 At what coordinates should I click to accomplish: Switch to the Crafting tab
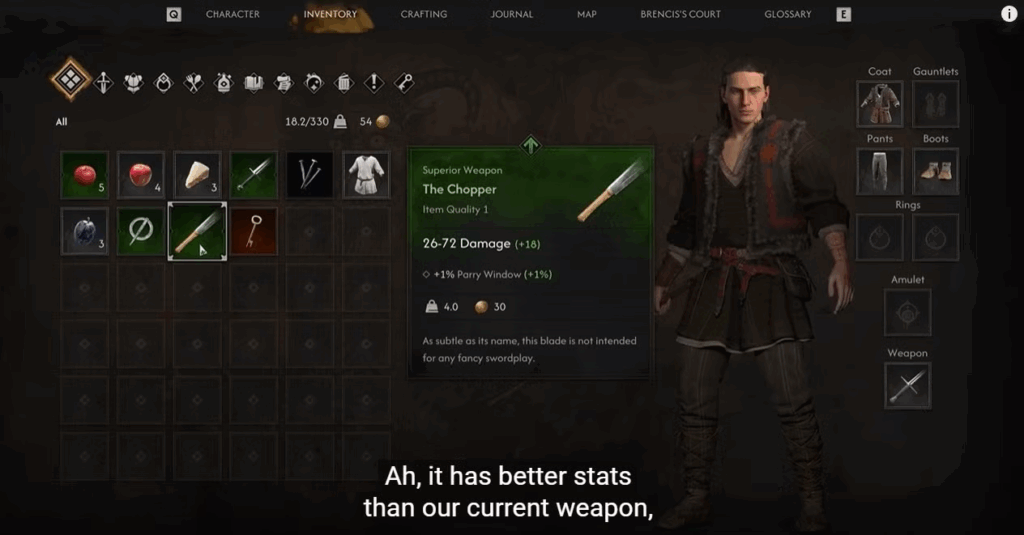(423, 14)
